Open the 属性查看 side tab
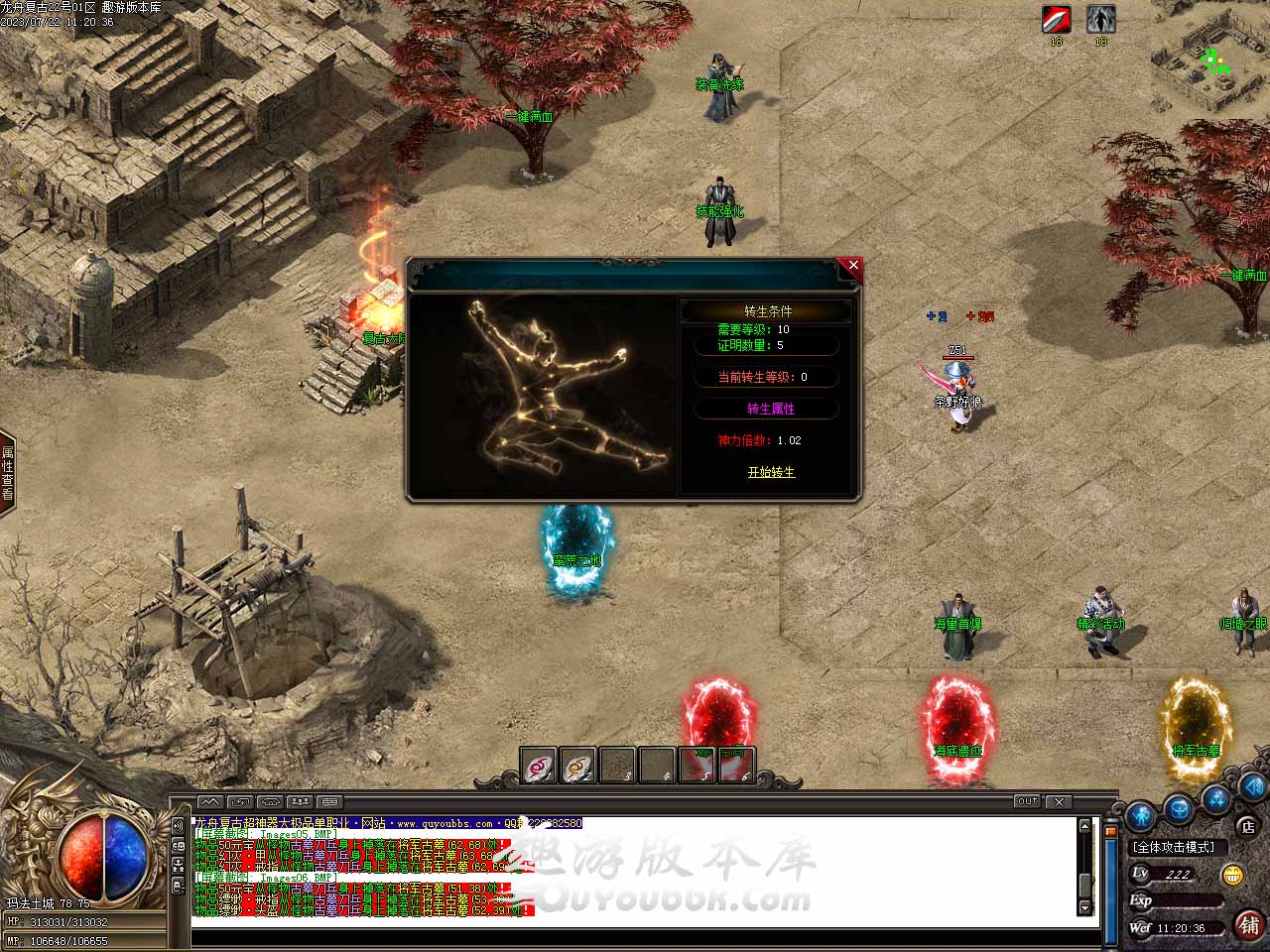Viewport: 1270px width, 952px height. (x=7, y=473)
